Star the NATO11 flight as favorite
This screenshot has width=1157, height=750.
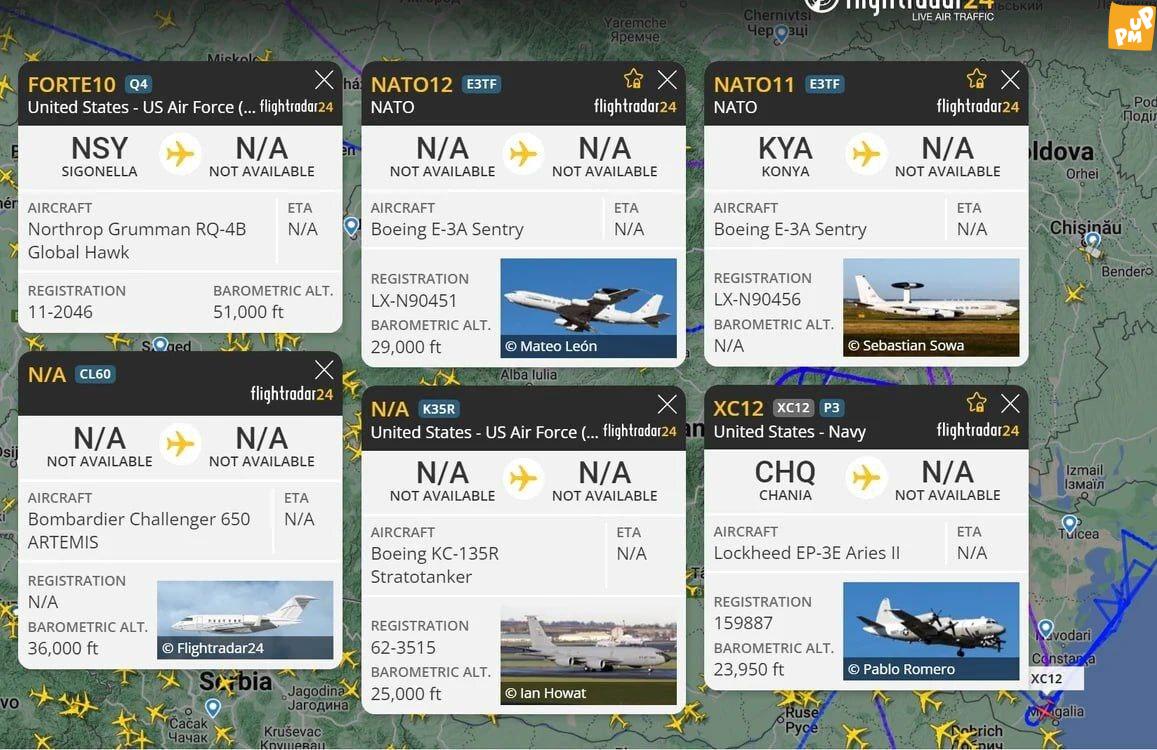click(976, 80)
